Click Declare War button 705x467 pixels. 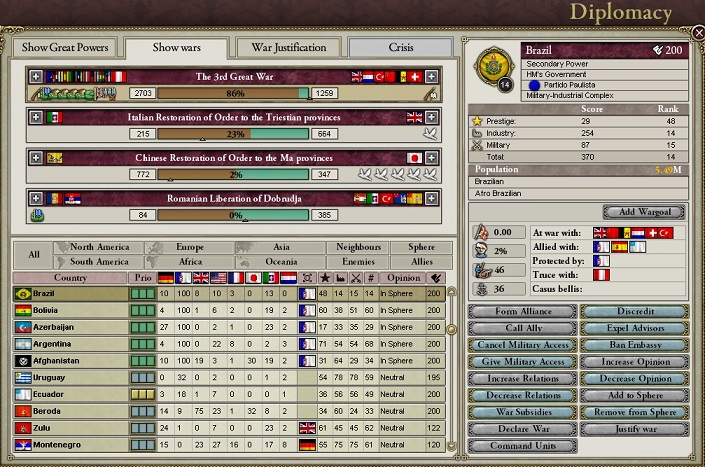(x=522, y=428)
